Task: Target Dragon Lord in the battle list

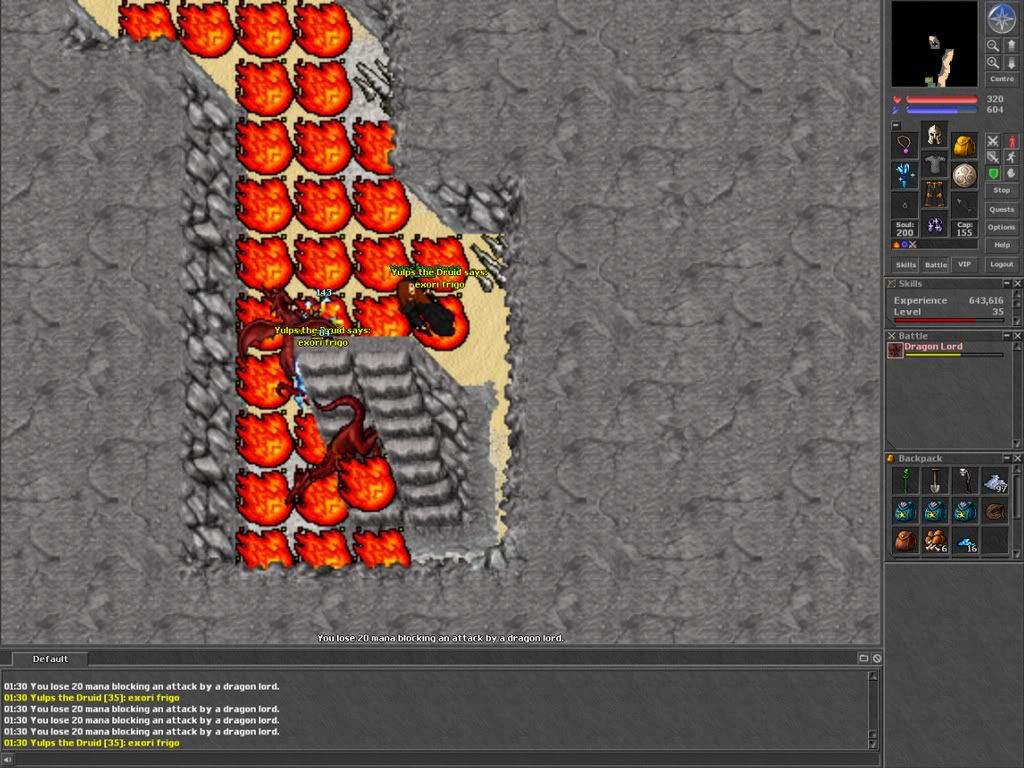Action: 934,348
